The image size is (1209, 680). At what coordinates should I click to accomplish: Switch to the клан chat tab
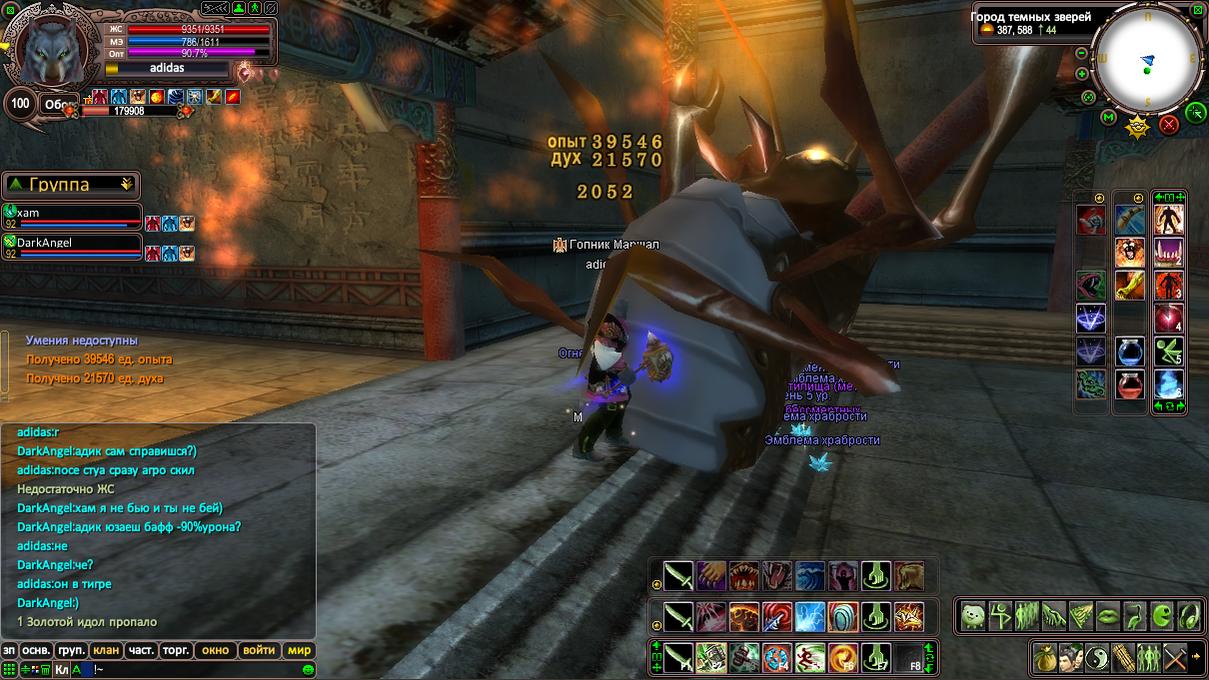106,650
